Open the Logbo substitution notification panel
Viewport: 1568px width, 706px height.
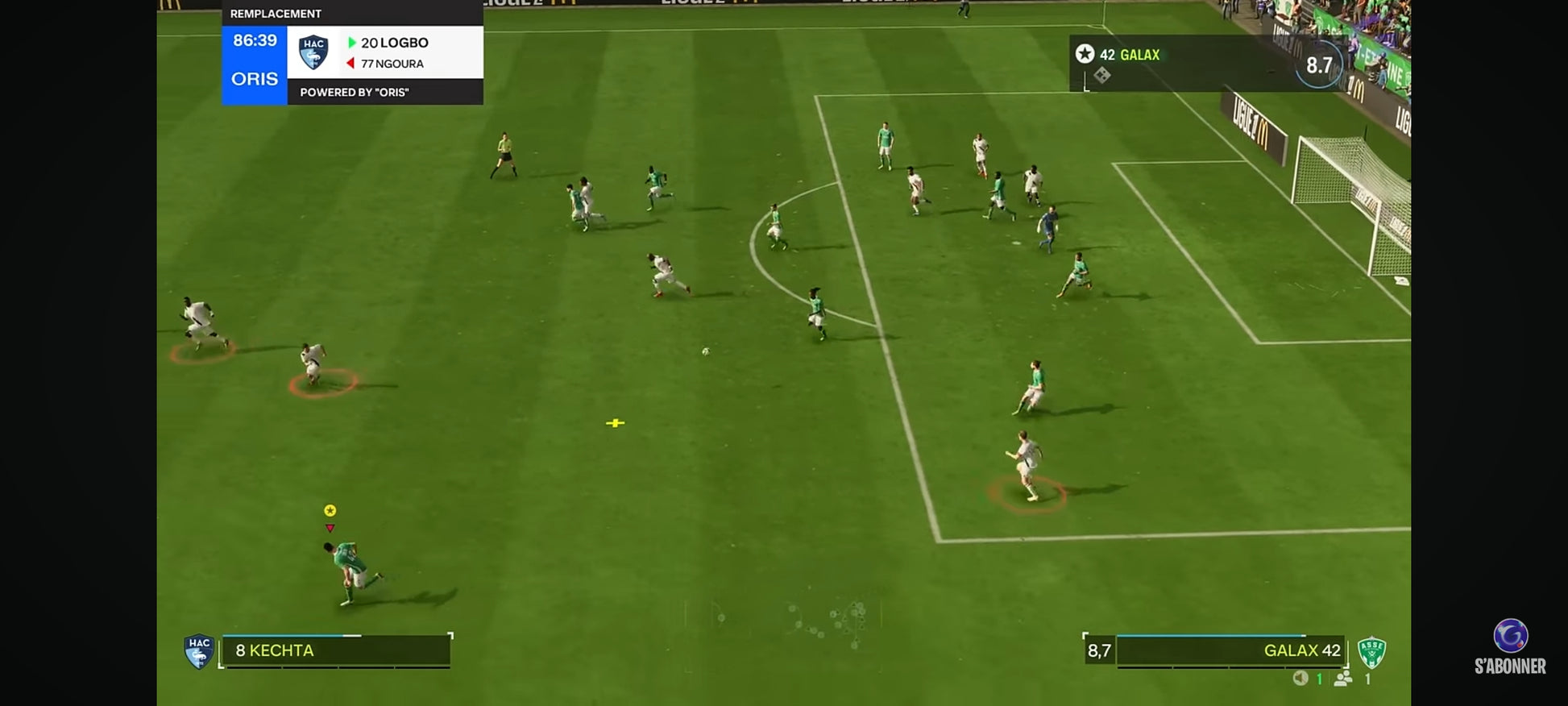coord(385,52)
